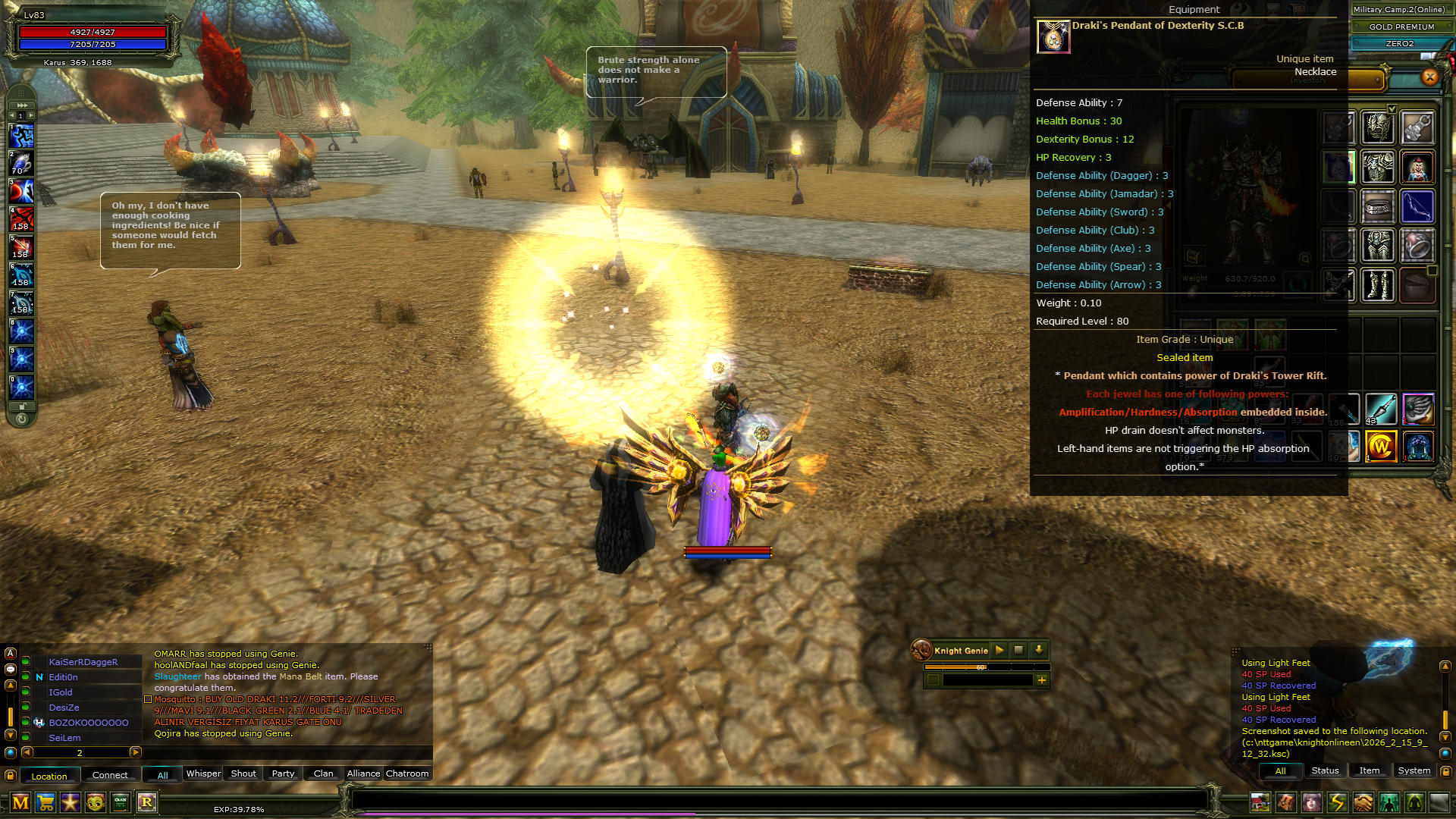Go to next page of player list

[136, 752]
